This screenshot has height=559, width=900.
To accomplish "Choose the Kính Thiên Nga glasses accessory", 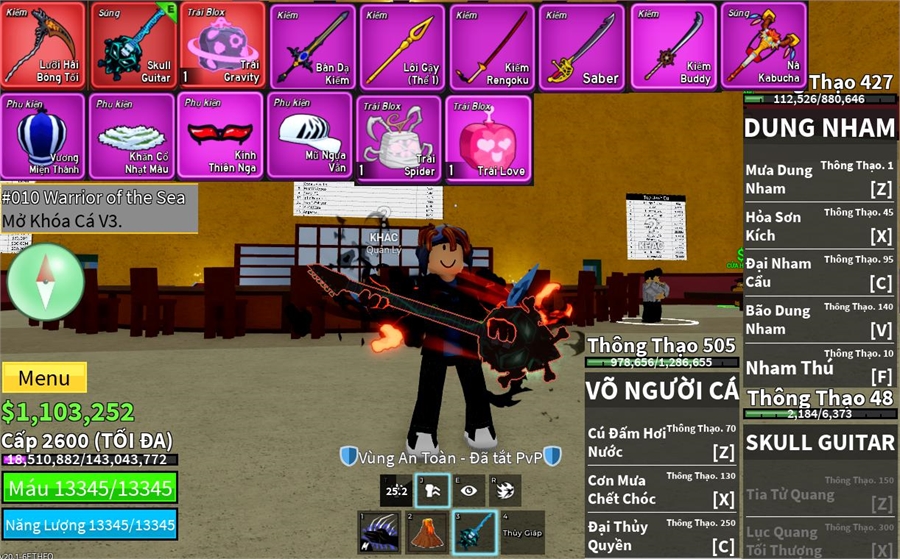I will (221, 137).
